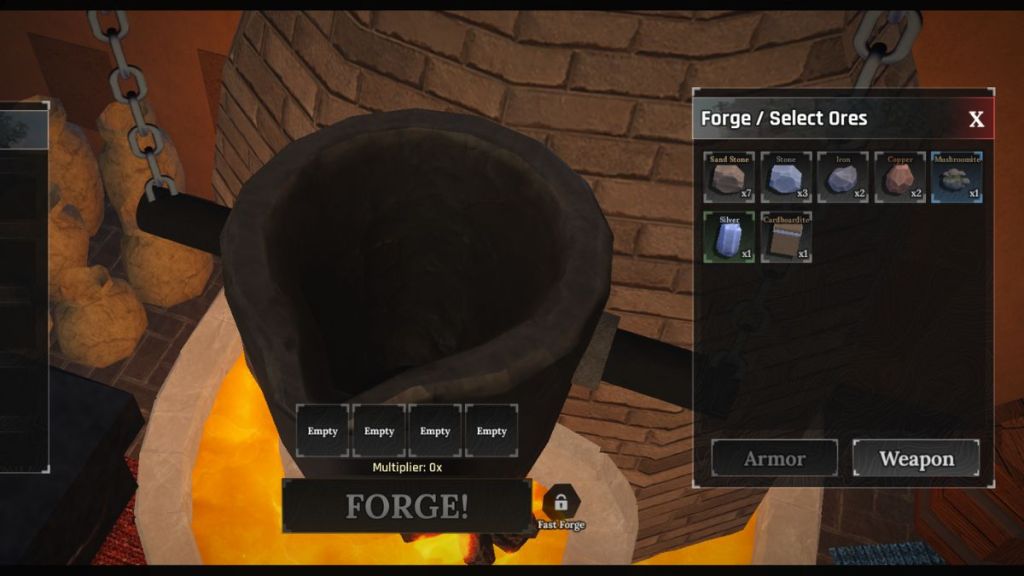Choose the Iron ore slot
This screenshot has height=576, width=1024.
click(x=843, y=178)
